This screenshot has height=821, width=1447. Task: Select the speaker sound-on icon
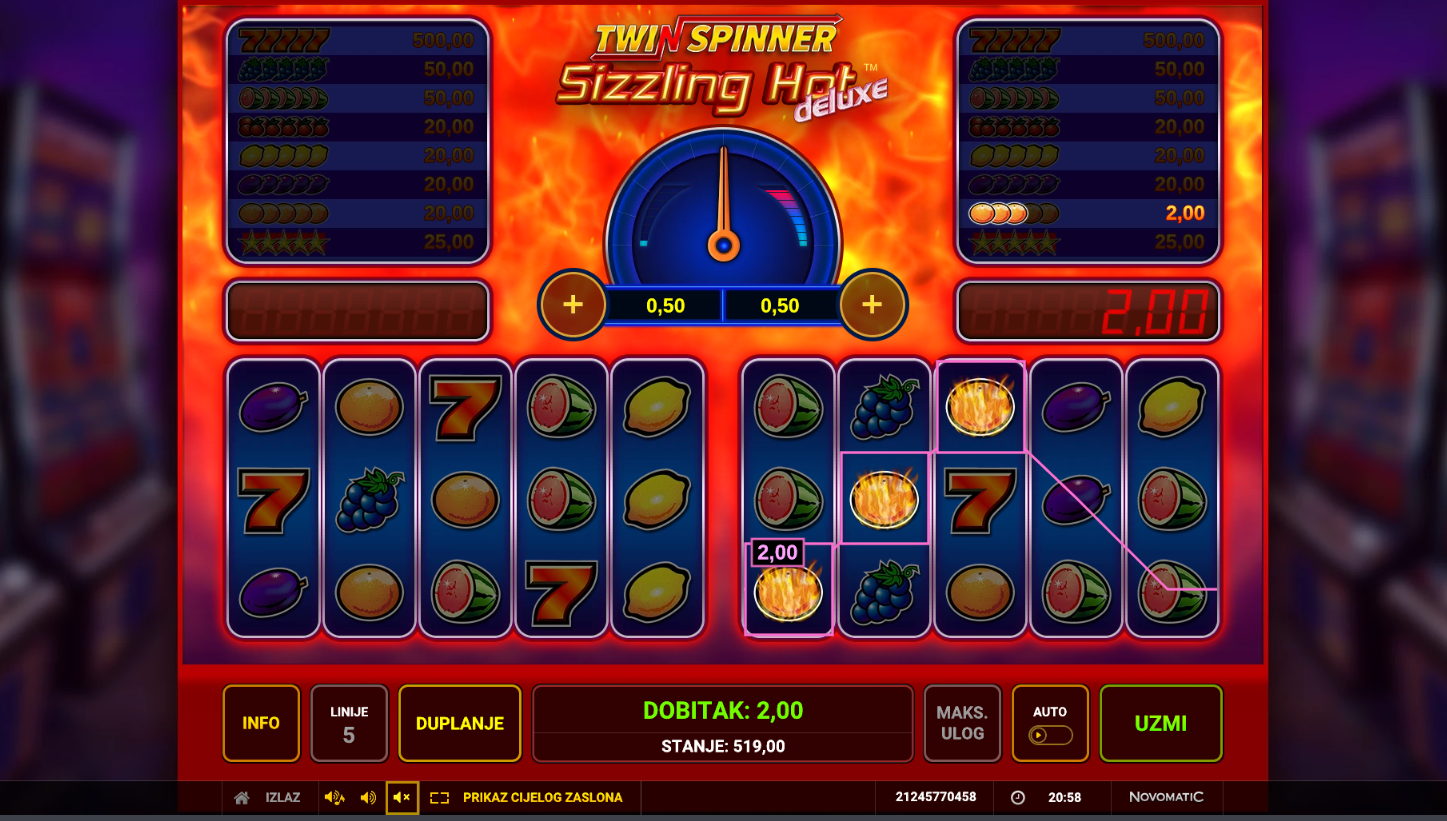[368, 797]
